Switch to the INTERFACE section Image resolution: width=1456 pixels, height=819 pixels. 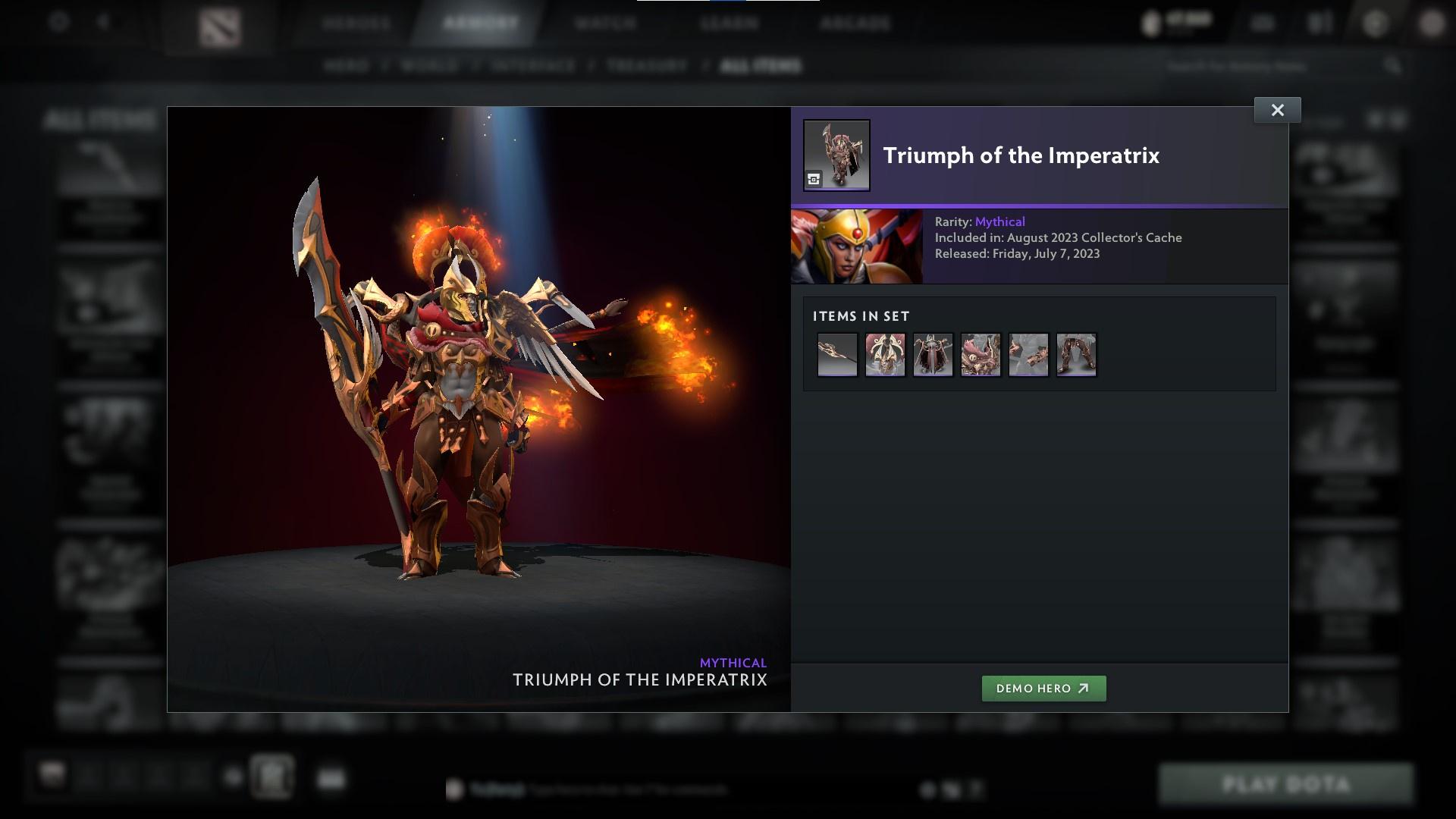(x=533, y=66)
